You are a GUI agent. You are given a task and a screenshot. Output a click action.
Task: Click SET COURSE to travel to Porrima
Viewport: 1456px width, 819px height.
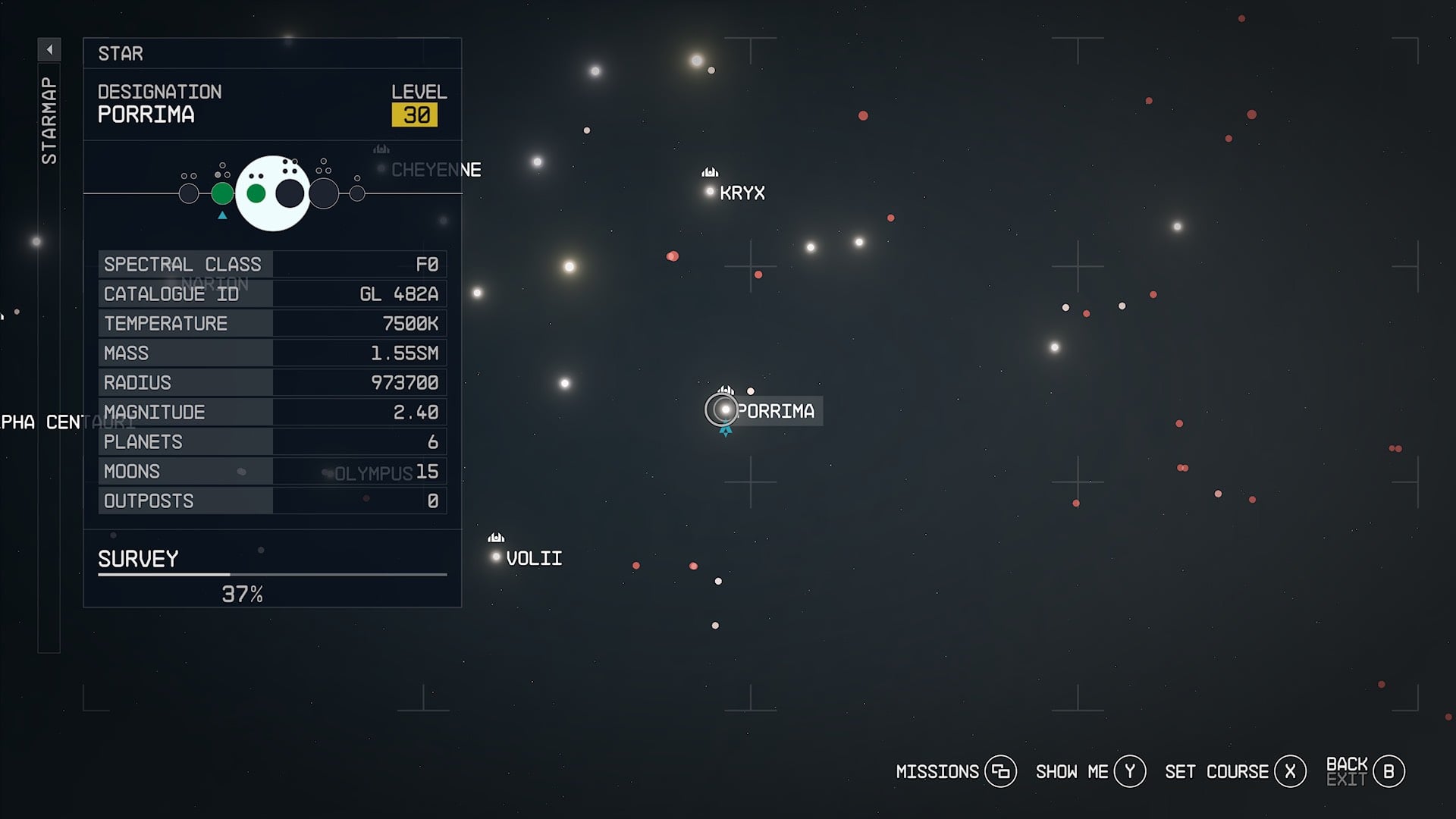pyautogui.click(x=1291, y=771)
